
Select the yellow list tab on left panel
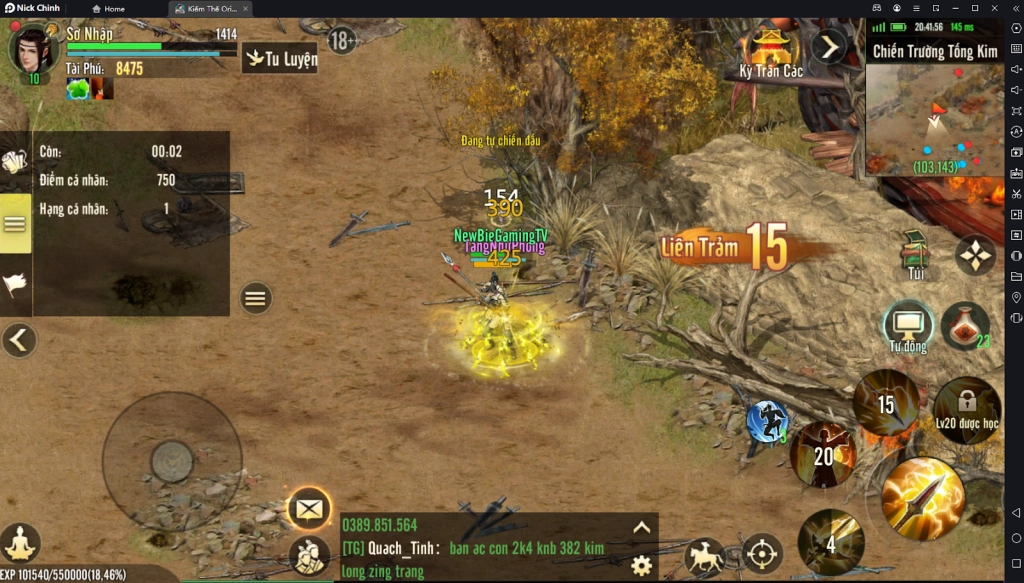[15, 223]
